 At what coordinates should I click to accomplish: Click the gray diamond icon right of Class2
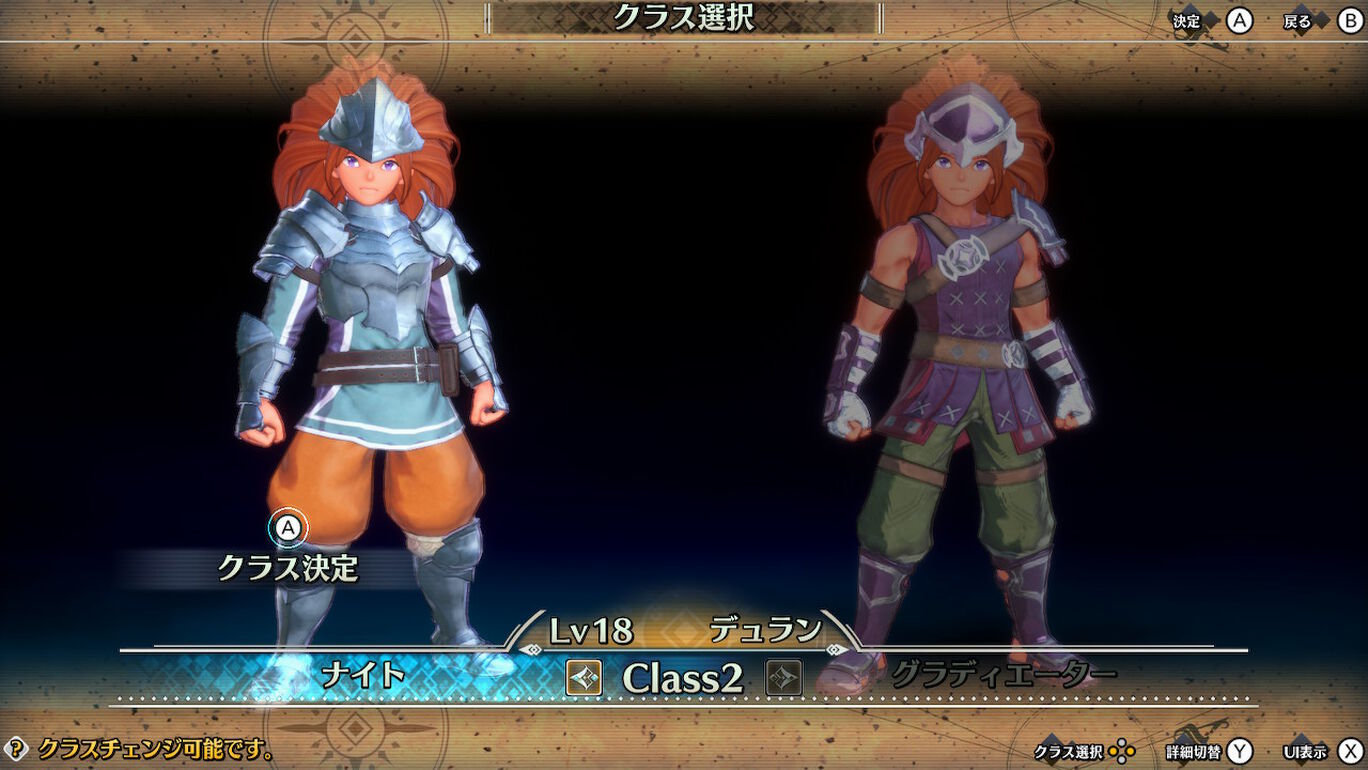pyautogui.click(x=783, y=679)
